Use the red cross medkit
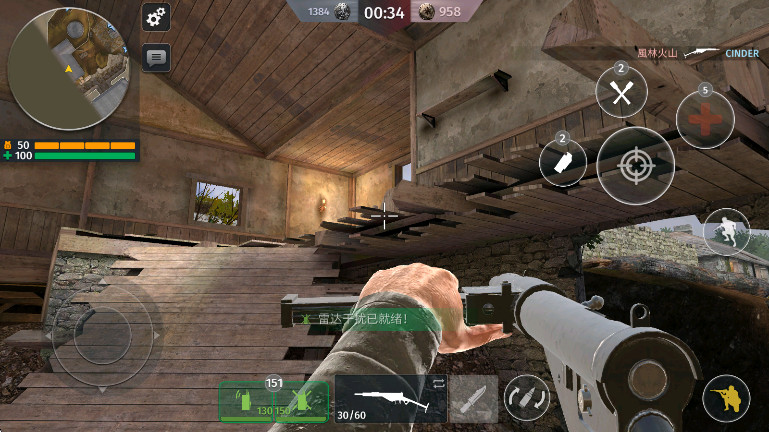This screenshot has height=432, width=769. pyautogui.click(x=705, y=119)
